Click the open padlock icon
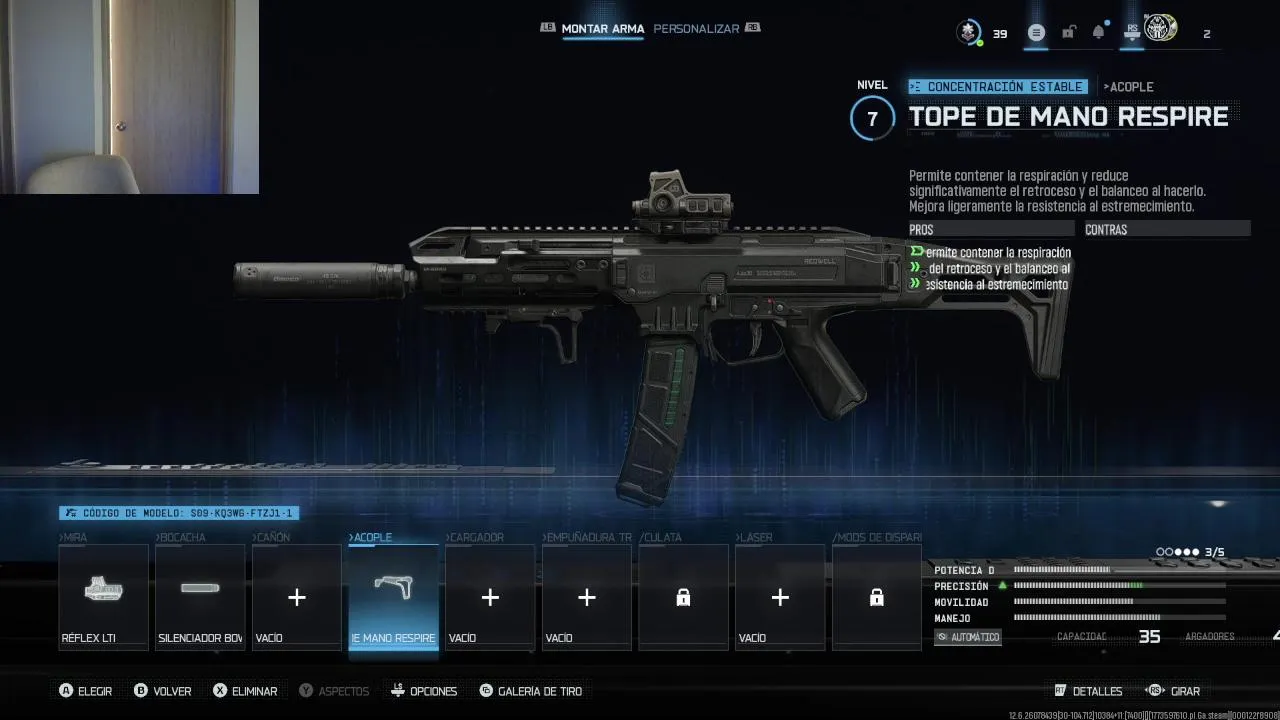The width and height of the screenshot is (1280, 720). tap(1068, 33)
